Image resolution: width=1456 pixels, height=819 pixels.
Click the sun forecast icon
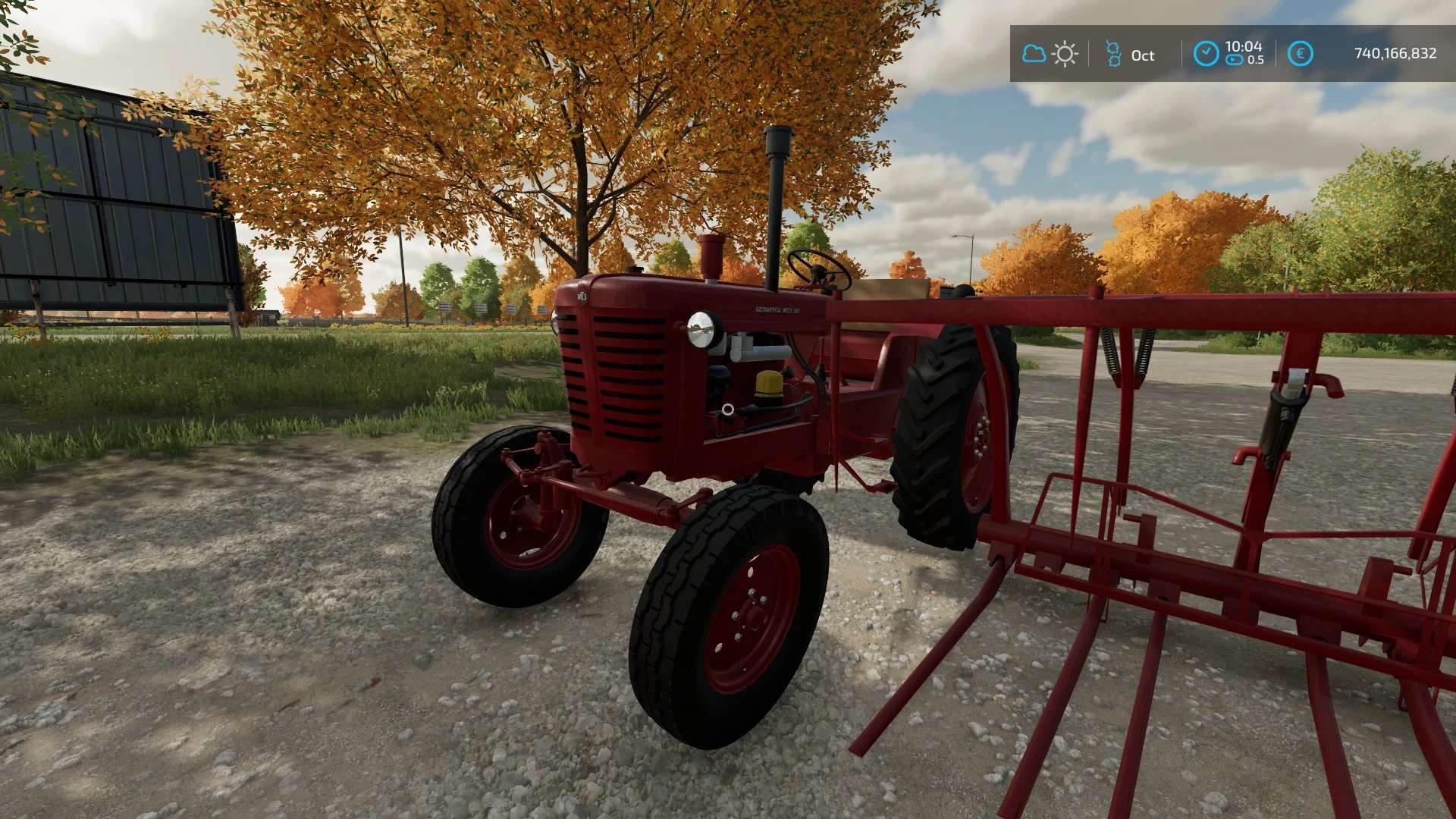coord(1065,54)
